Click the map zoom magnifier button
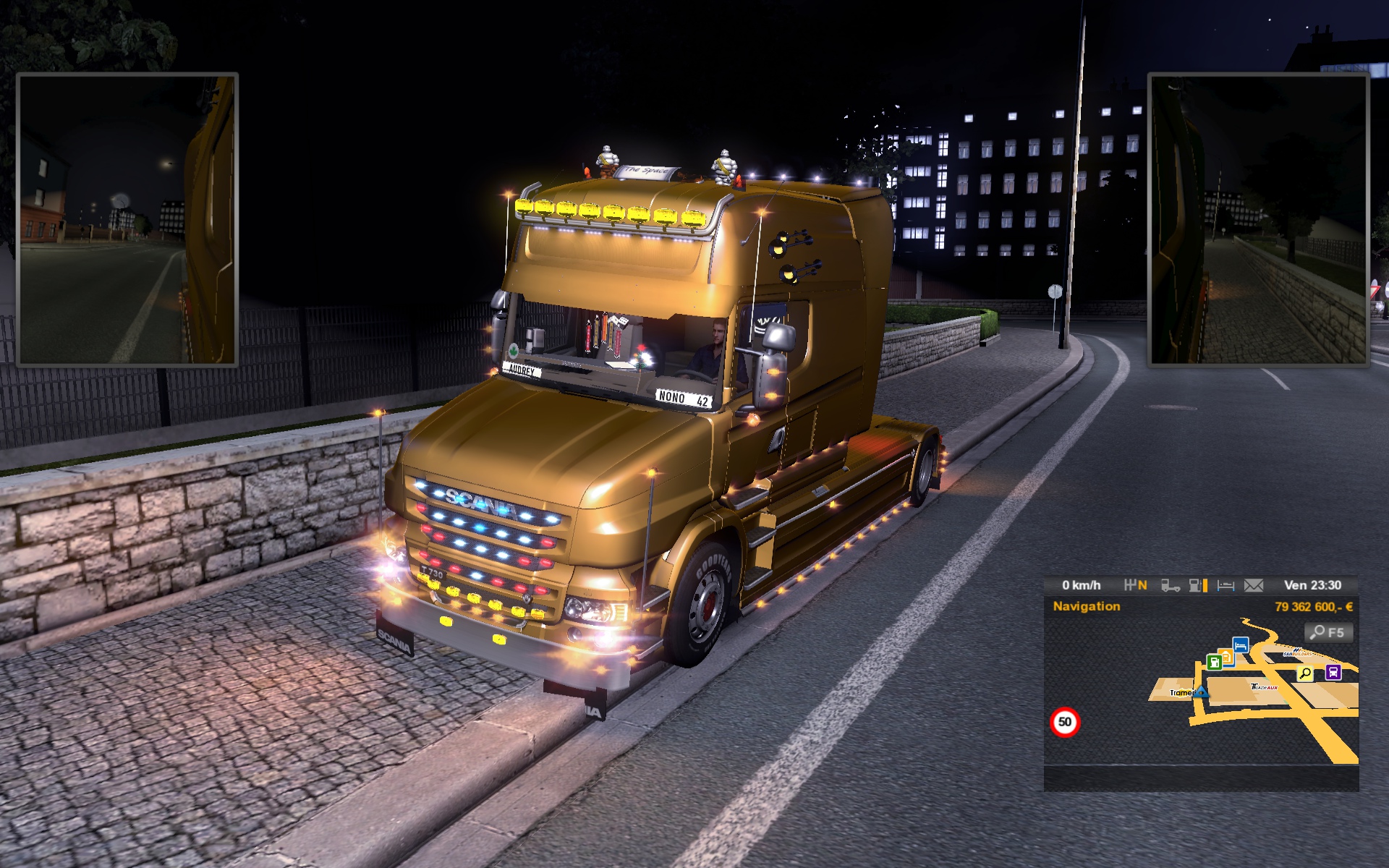Screen dimensions: 1389x868 tap(1328, 633)
